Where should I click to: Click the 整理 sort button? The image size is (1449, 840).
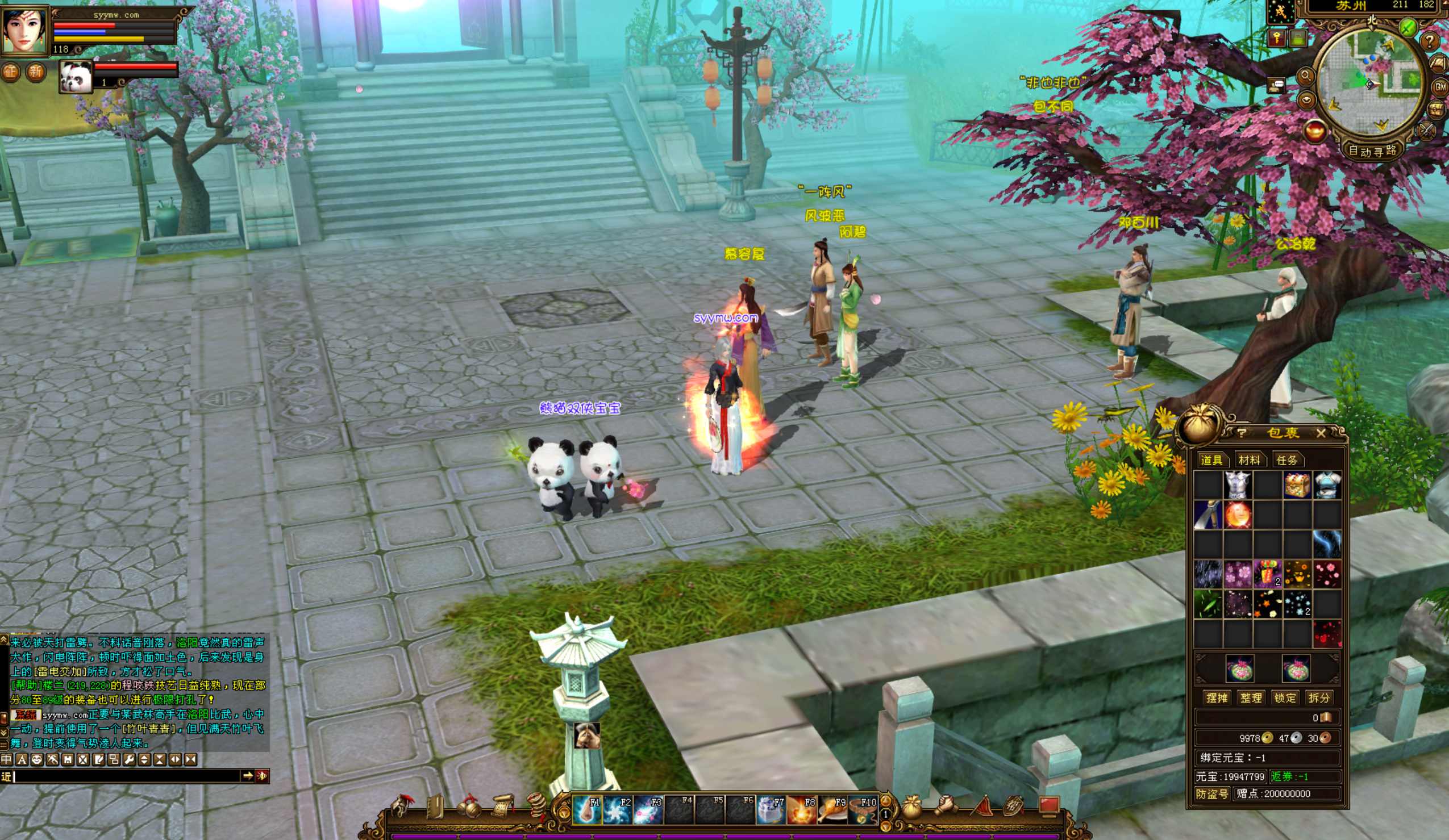1251,697
